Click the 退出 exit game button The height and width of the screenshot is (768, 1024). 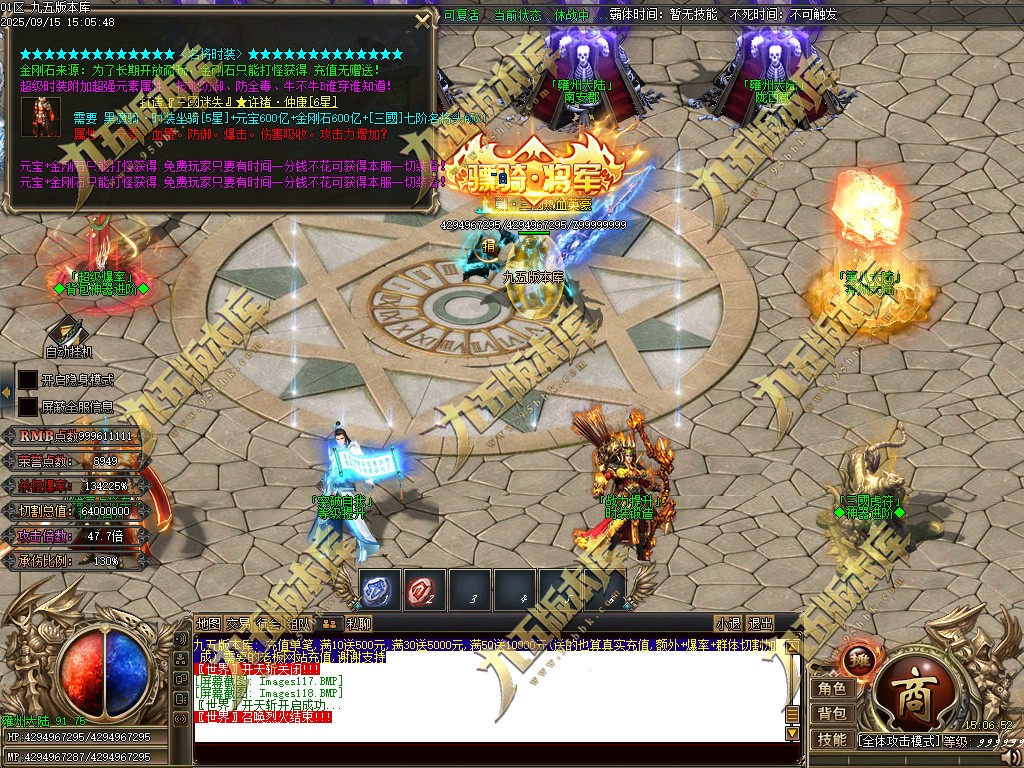coord(761,623)
